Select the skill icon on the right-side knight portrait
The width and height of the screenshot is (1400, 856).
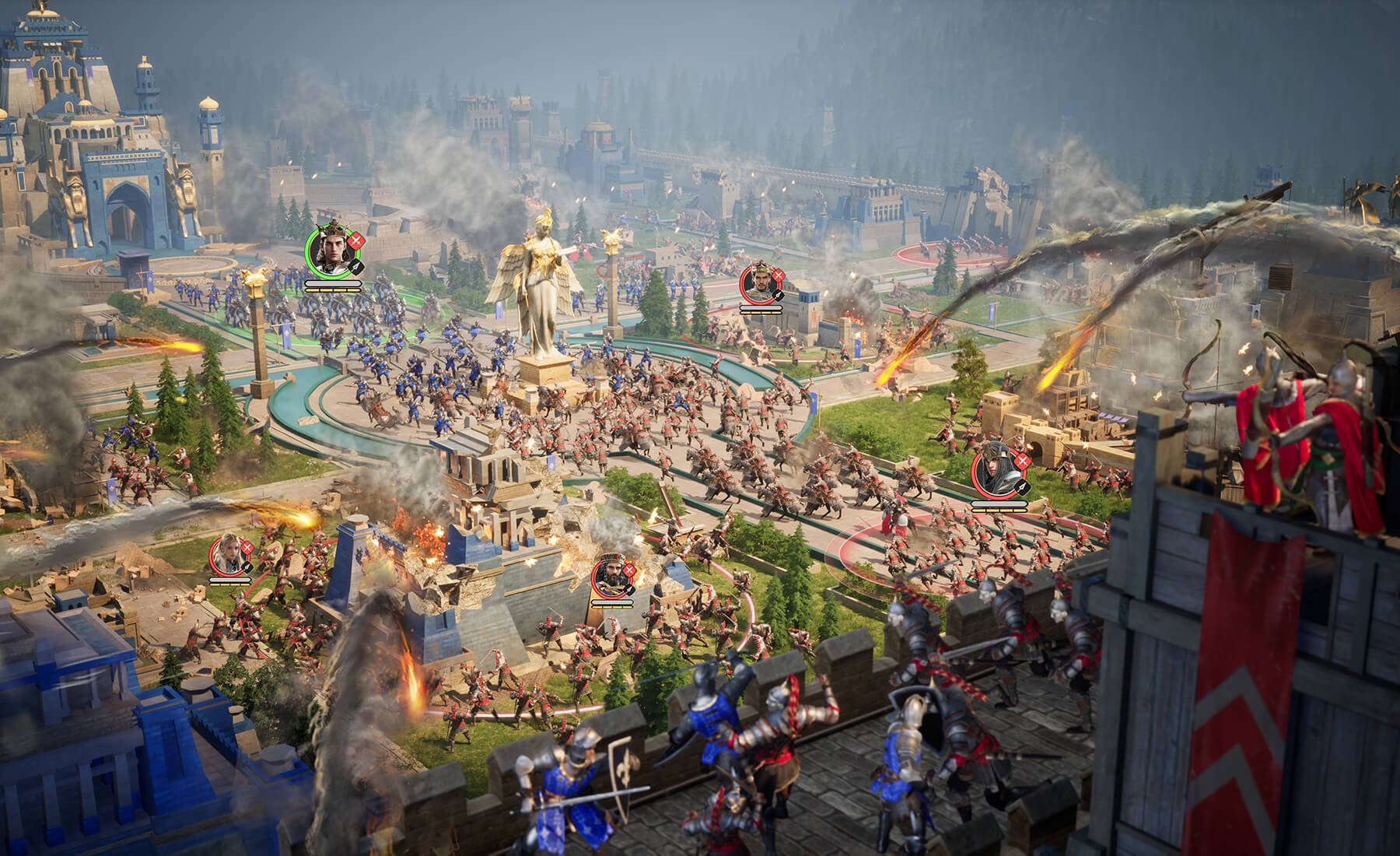click(x=1022, y=487)
